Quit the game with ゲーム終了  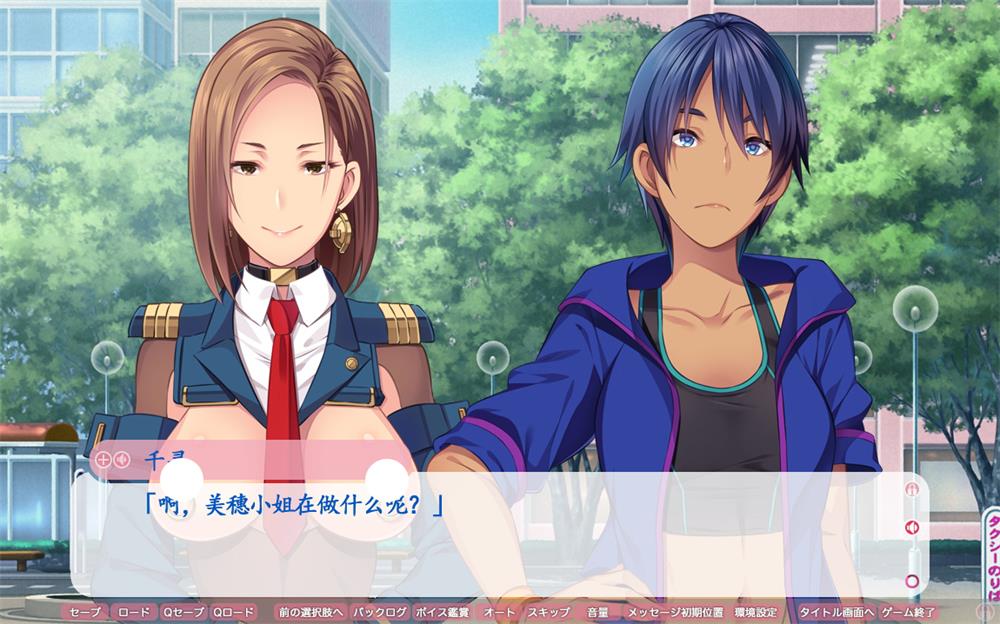(x=908, y=611)
